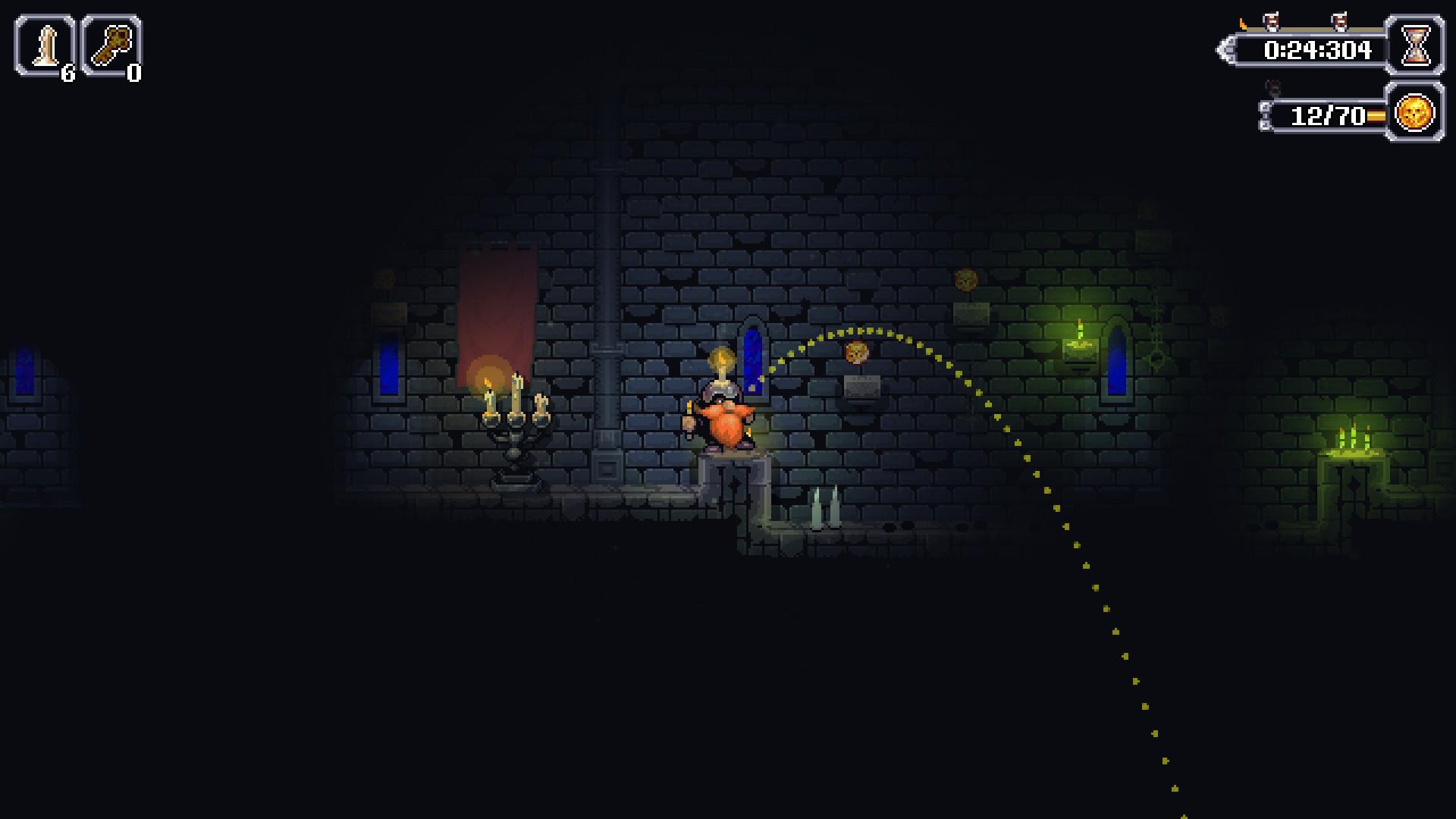Click the spinning coin above the stone block

coord(858,353)
